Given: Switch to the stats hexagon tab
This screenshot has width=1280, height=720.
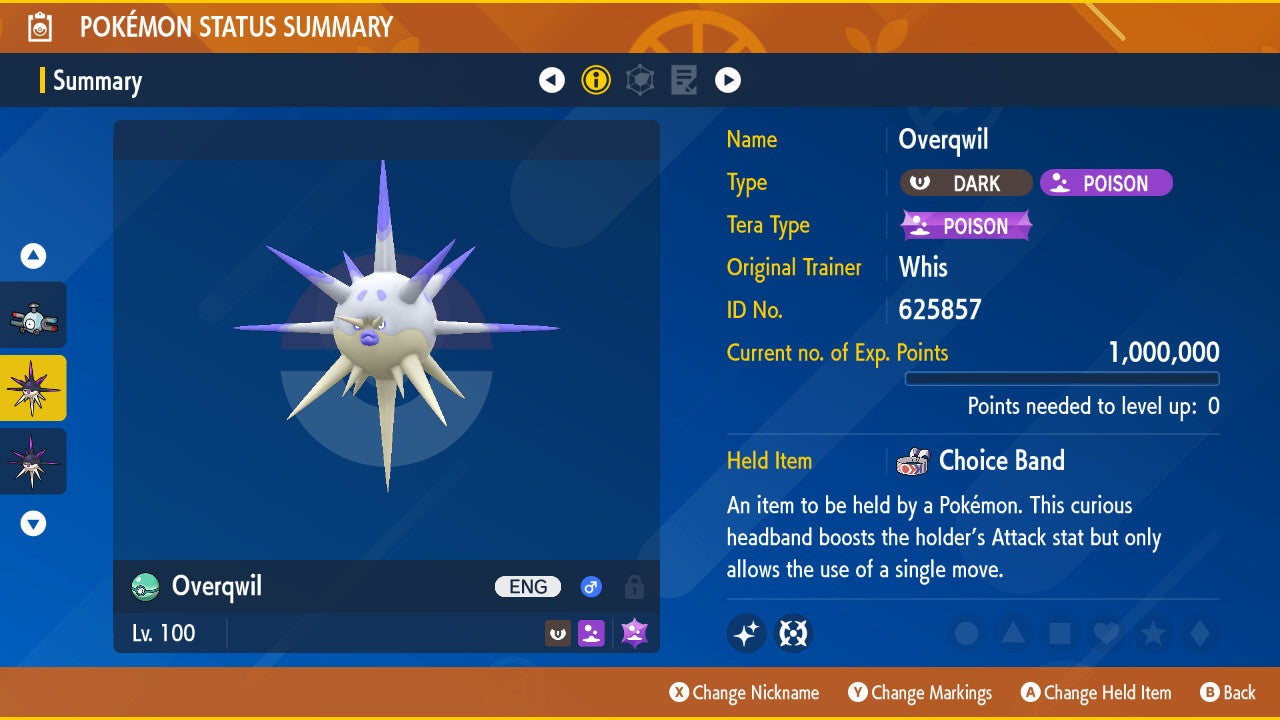Looking at the screenshot, I should point(640,80).
